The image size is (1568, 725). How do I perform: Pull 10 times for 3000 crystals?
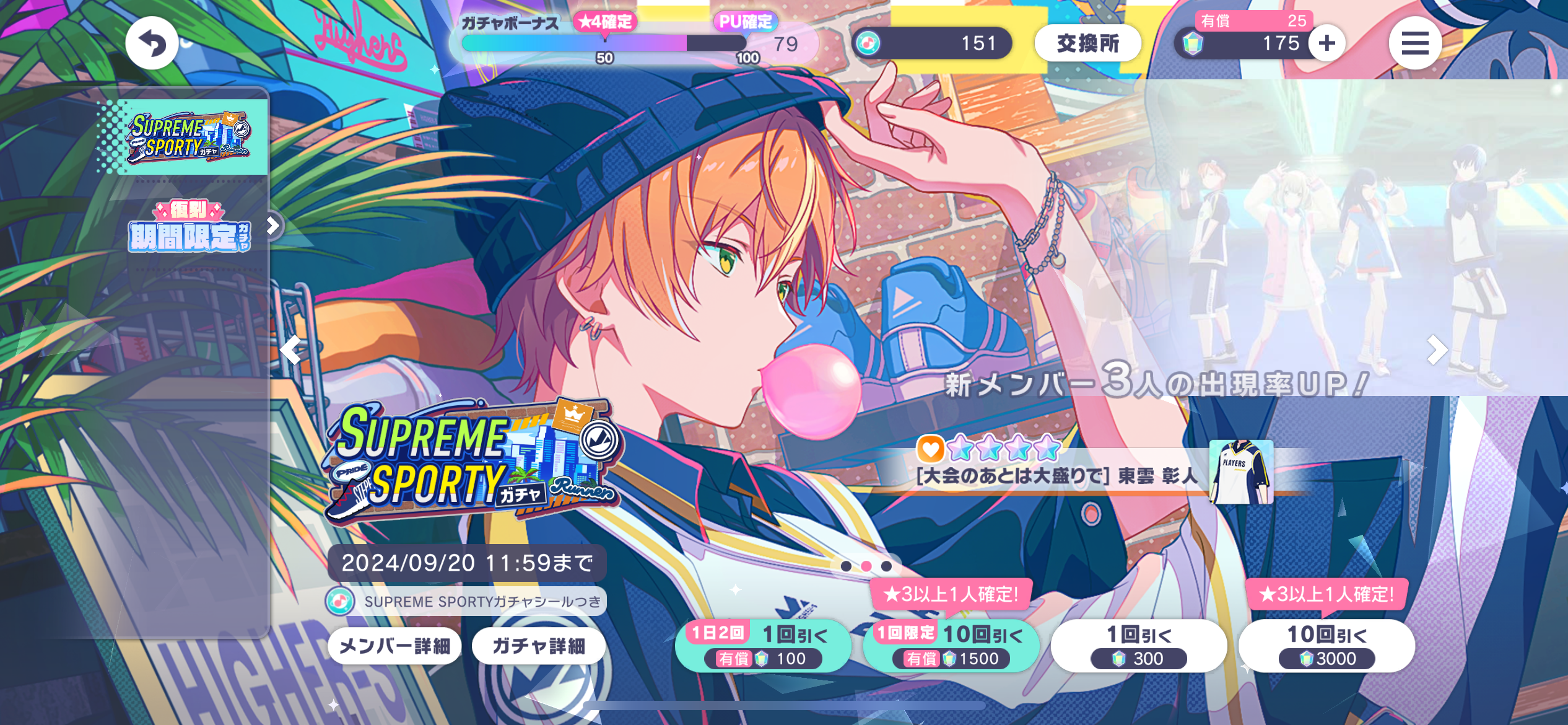pos(1326,646)
